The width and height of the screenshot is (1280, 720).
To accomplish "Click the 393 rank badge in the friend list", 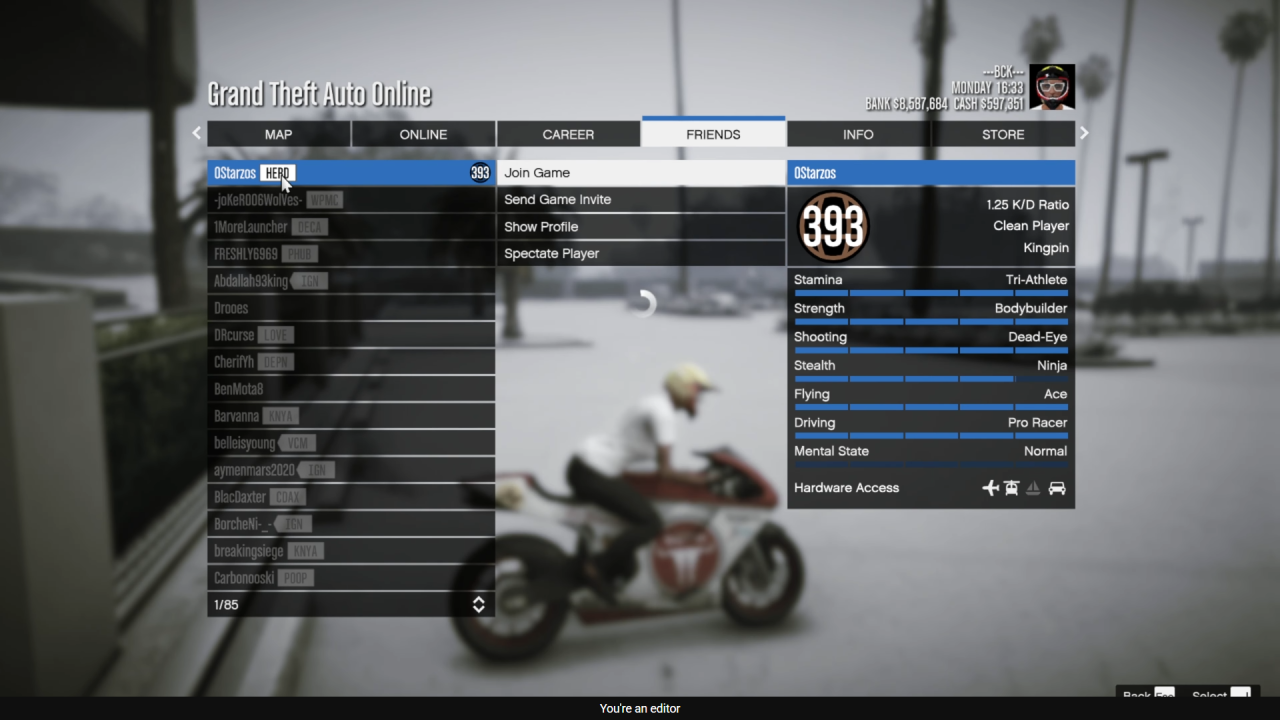I will click(479, 172).
